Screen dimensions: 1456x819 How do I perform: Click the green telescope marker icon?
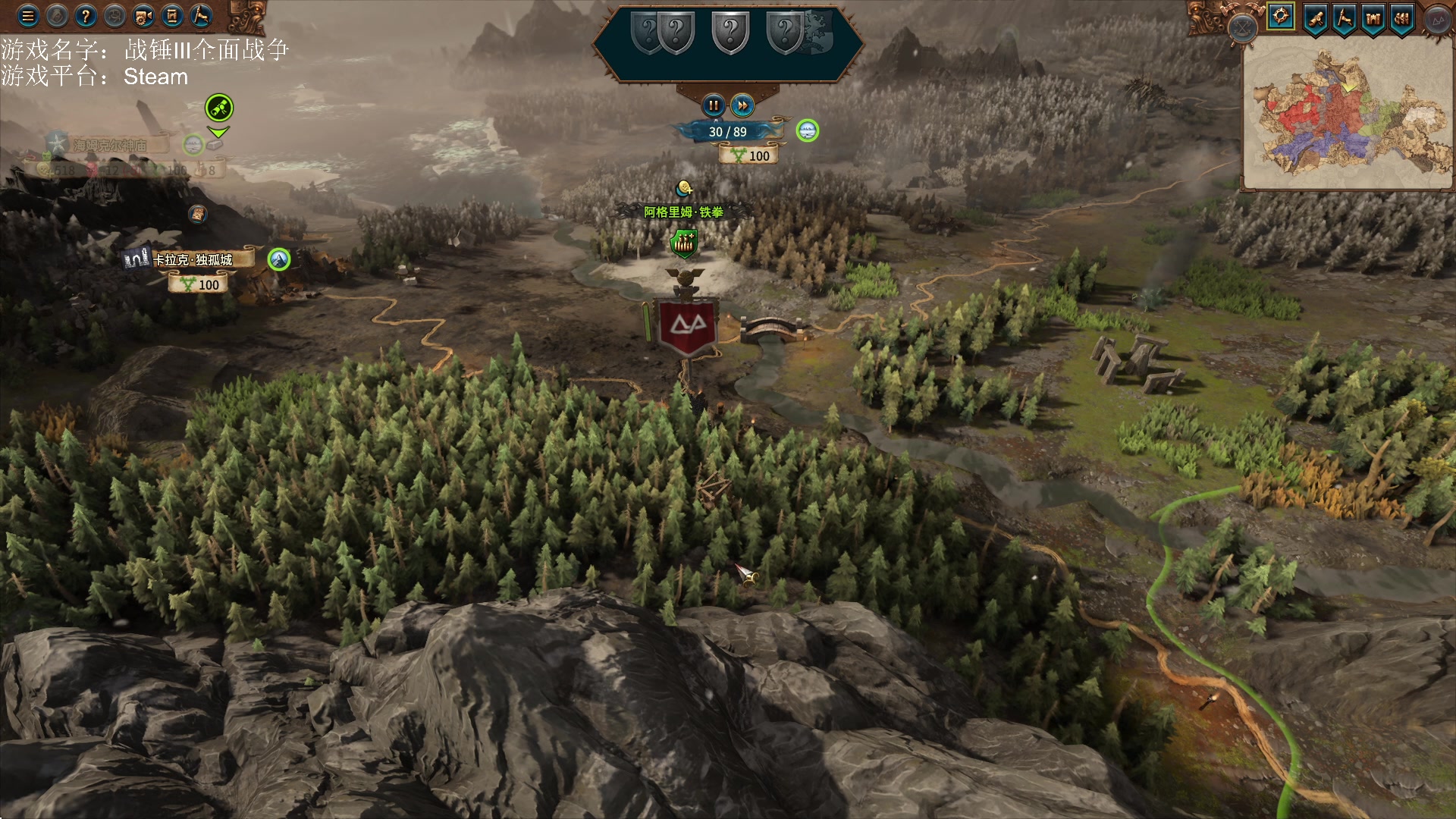pyautogui.click(x=219, y=108)
